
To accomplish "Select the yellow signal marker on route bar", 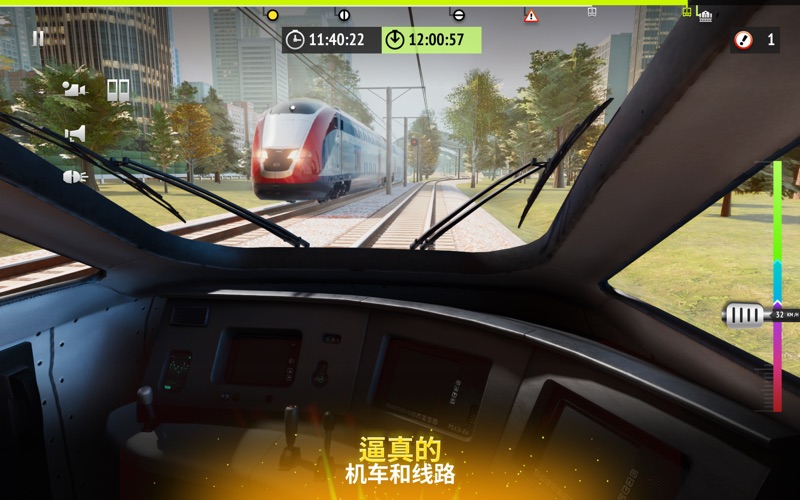I will pos(272,15).
